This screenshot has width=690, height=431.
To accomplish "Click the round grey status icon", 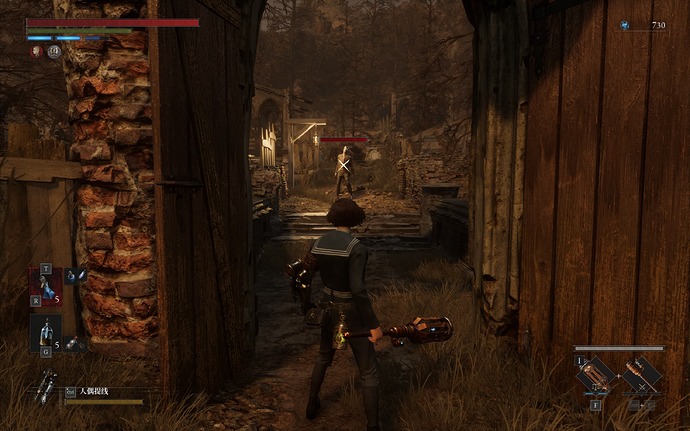I will 53,51.
